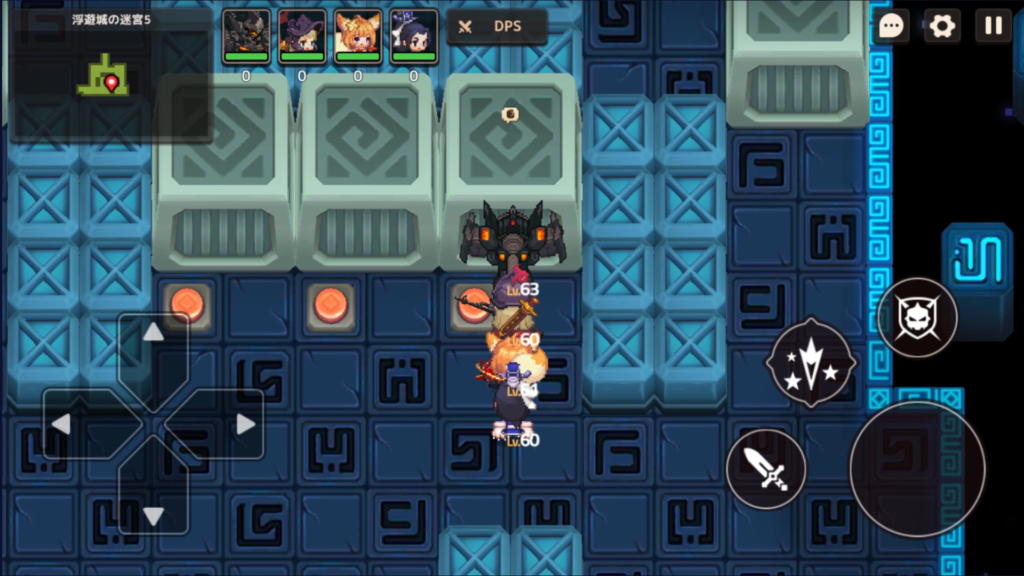Select the orange fox-eared hero portrait
The height and width of the screenshot is (576, 1024).
[358, 36]
